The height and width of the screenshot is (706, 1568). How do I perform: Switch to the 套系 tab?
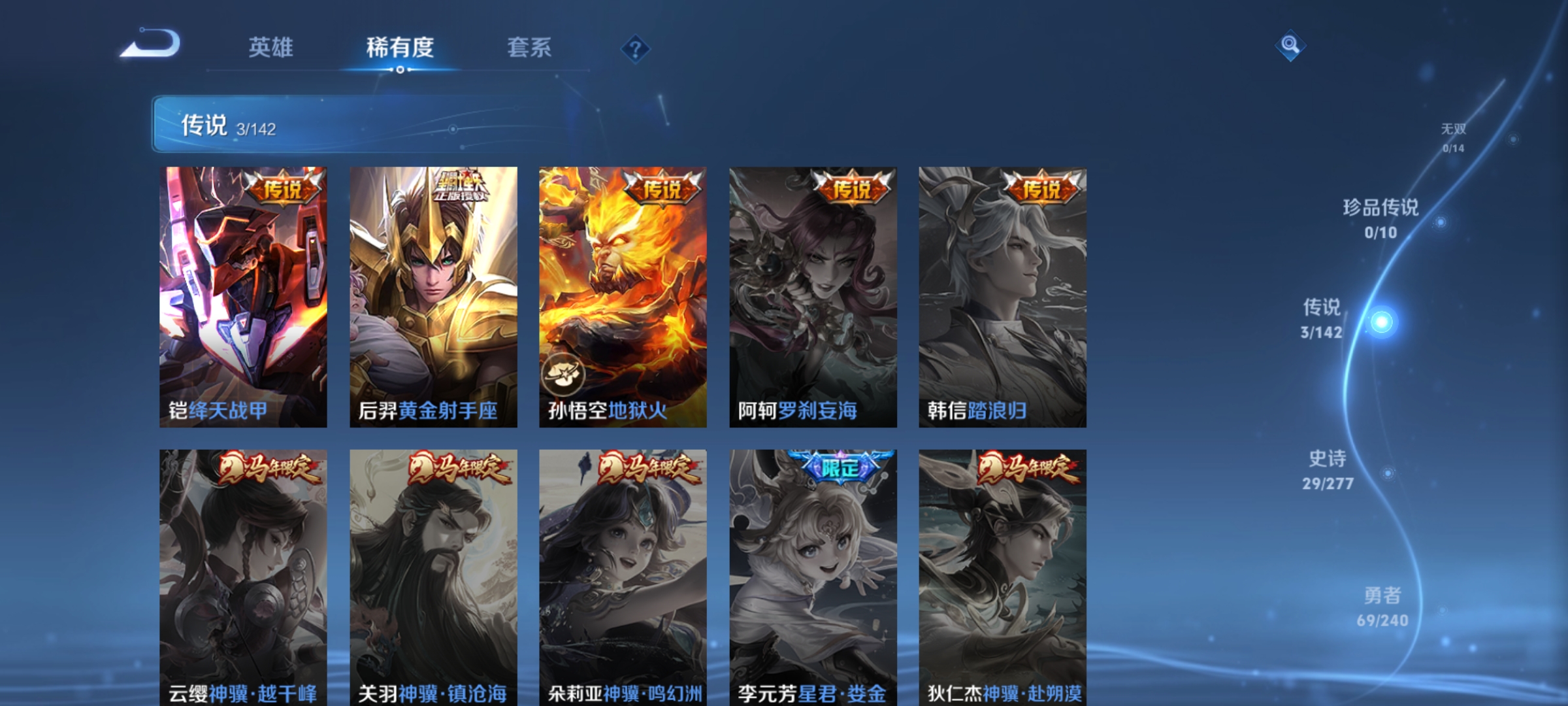point(529,48)
